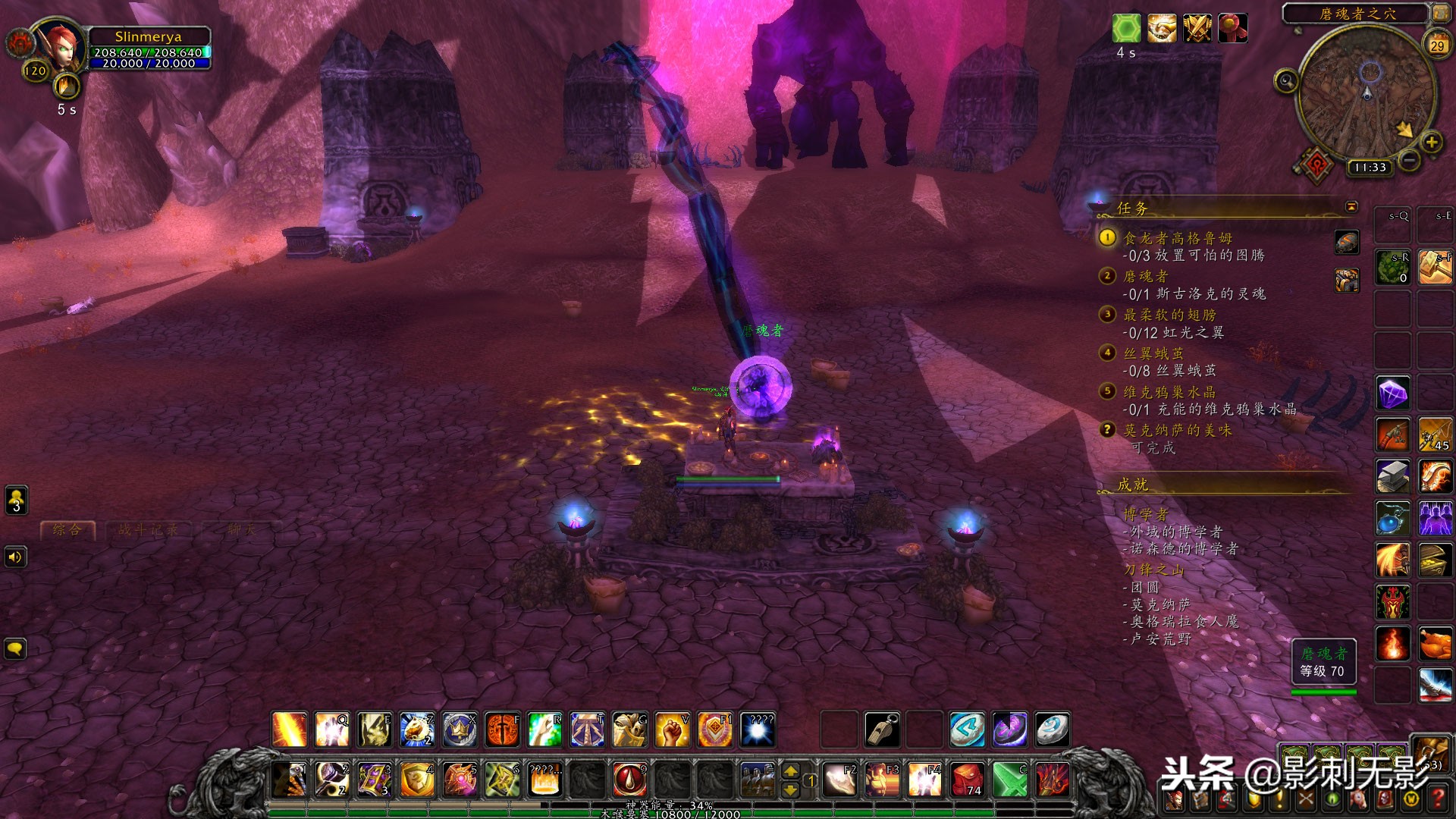Select the purple gem action slot
The height and width of the screenshot is (819, 1456).
click(1393, 394)
